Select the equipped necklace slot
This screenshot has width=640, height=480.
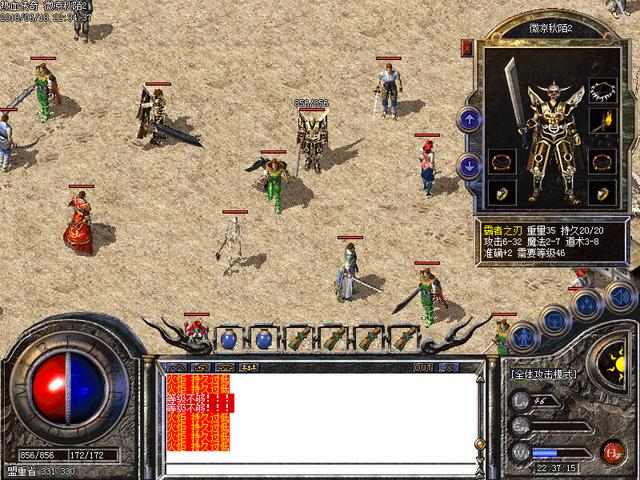[601, 92]
